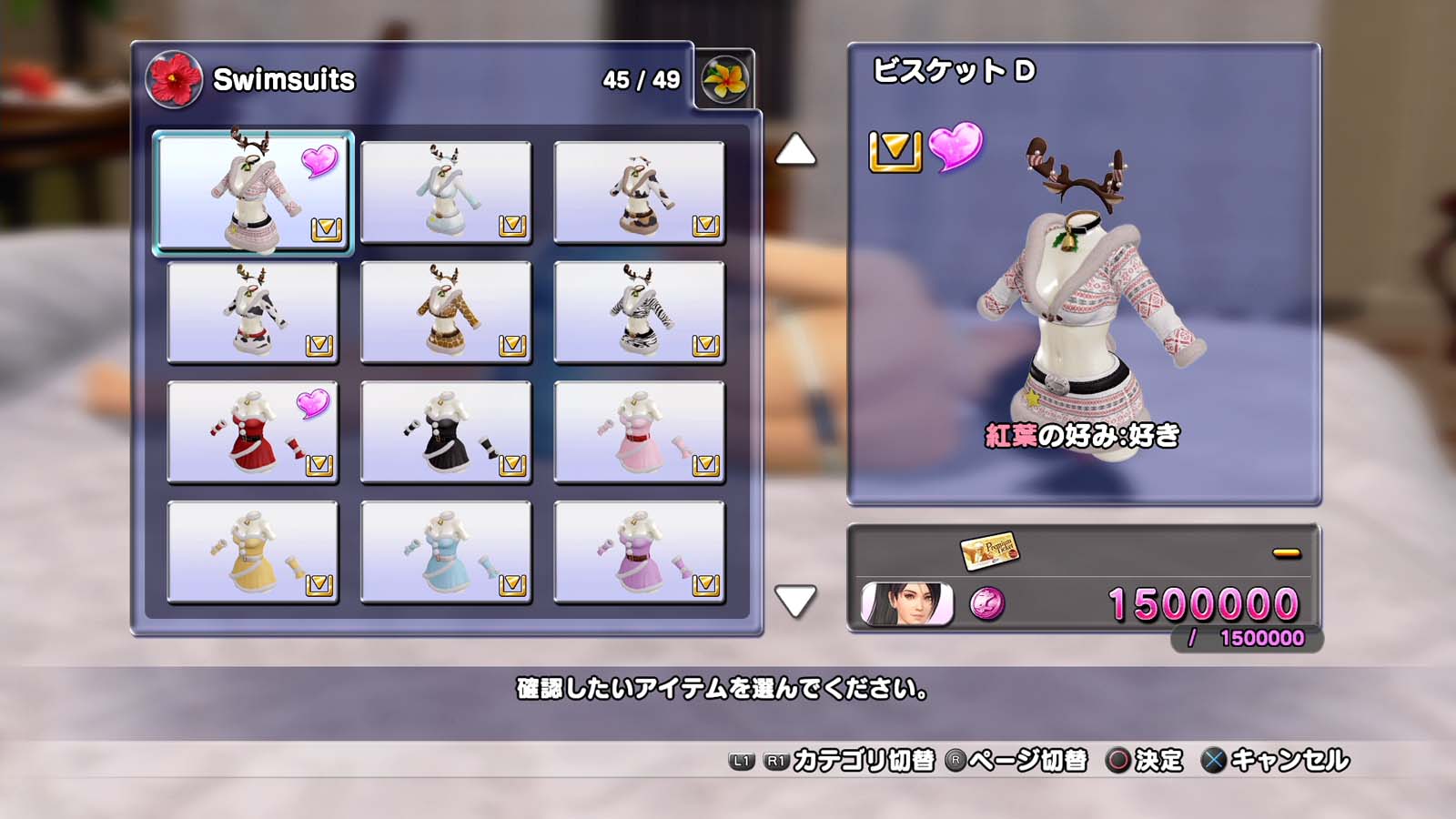Select the yellow Santa dress
The image size is (1456, 819).
pos(253,552)
